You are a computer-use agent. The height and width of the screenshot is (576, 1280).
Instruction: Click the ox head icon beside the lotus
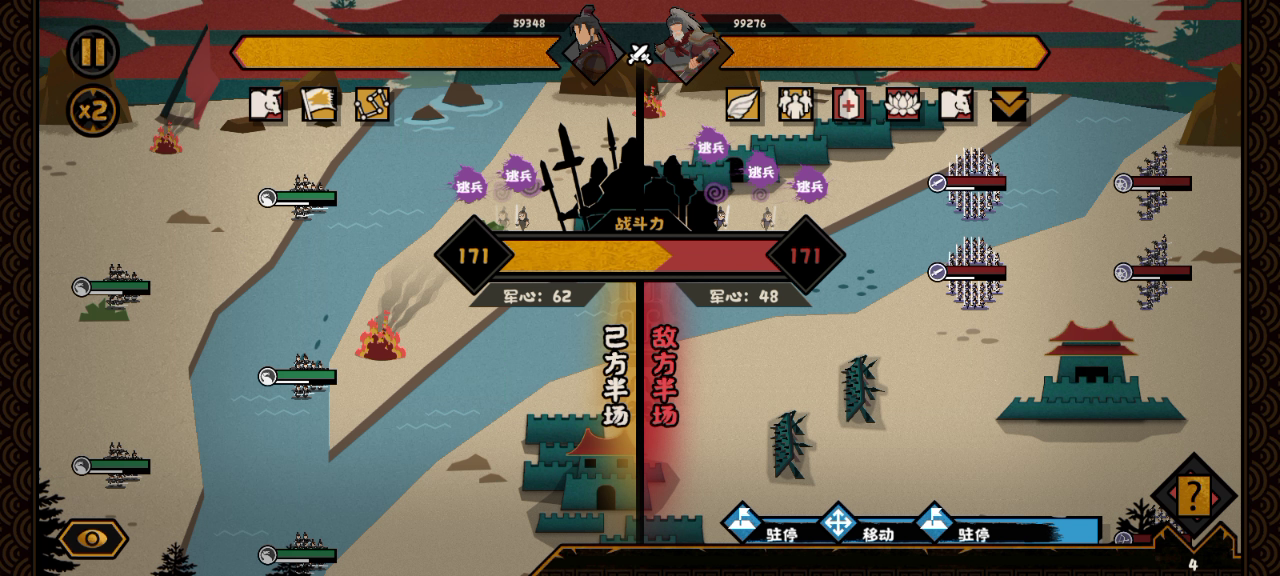coord(956,104)
